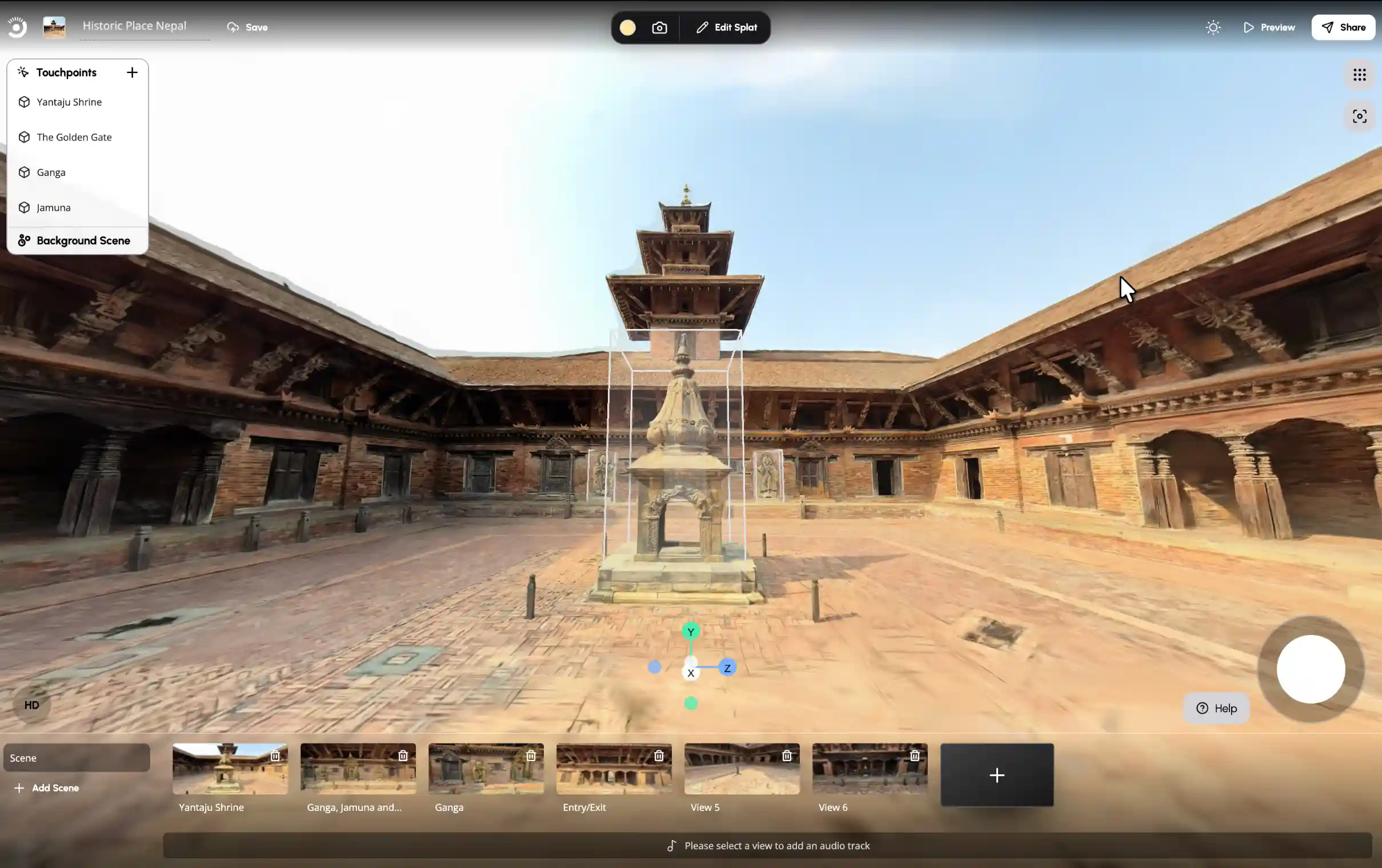This screenshot has height=868, width=1382.
Task: Click the camera capture icon
Action: point(659,27)
